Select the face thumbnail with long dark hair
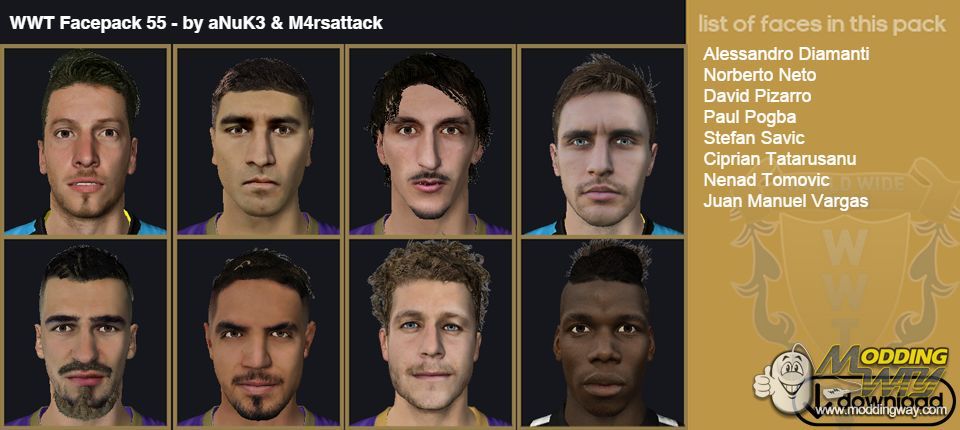This screenshot has width=960, height=430. (429, 140)
